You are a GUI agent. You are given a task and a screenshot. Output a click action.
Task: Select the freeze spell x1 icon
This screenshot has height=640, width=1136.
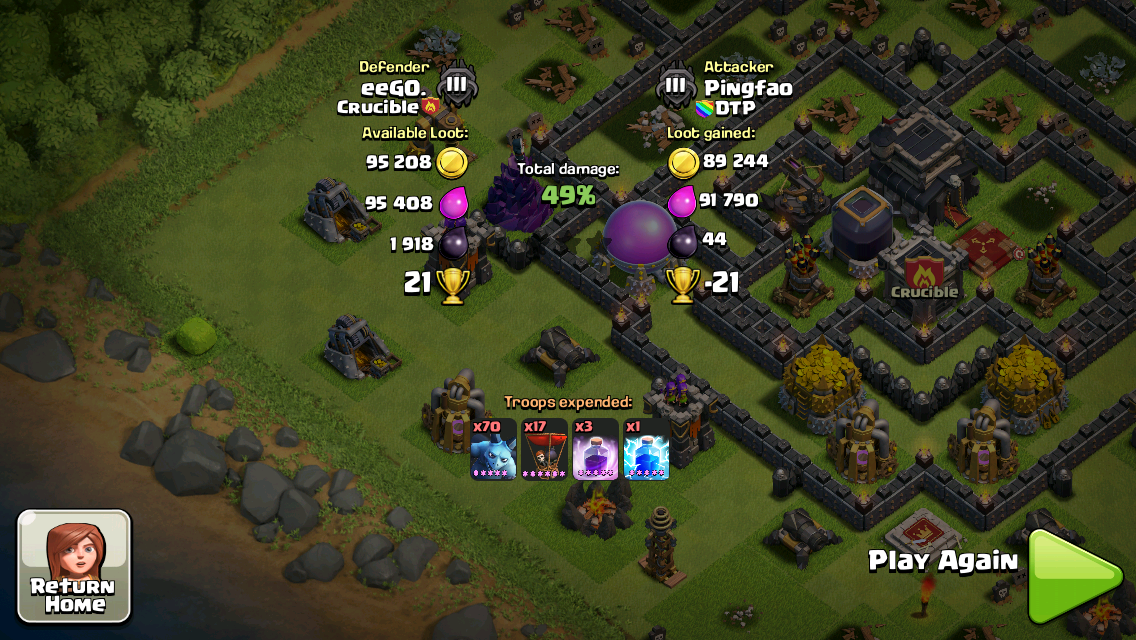coord(646,449)
